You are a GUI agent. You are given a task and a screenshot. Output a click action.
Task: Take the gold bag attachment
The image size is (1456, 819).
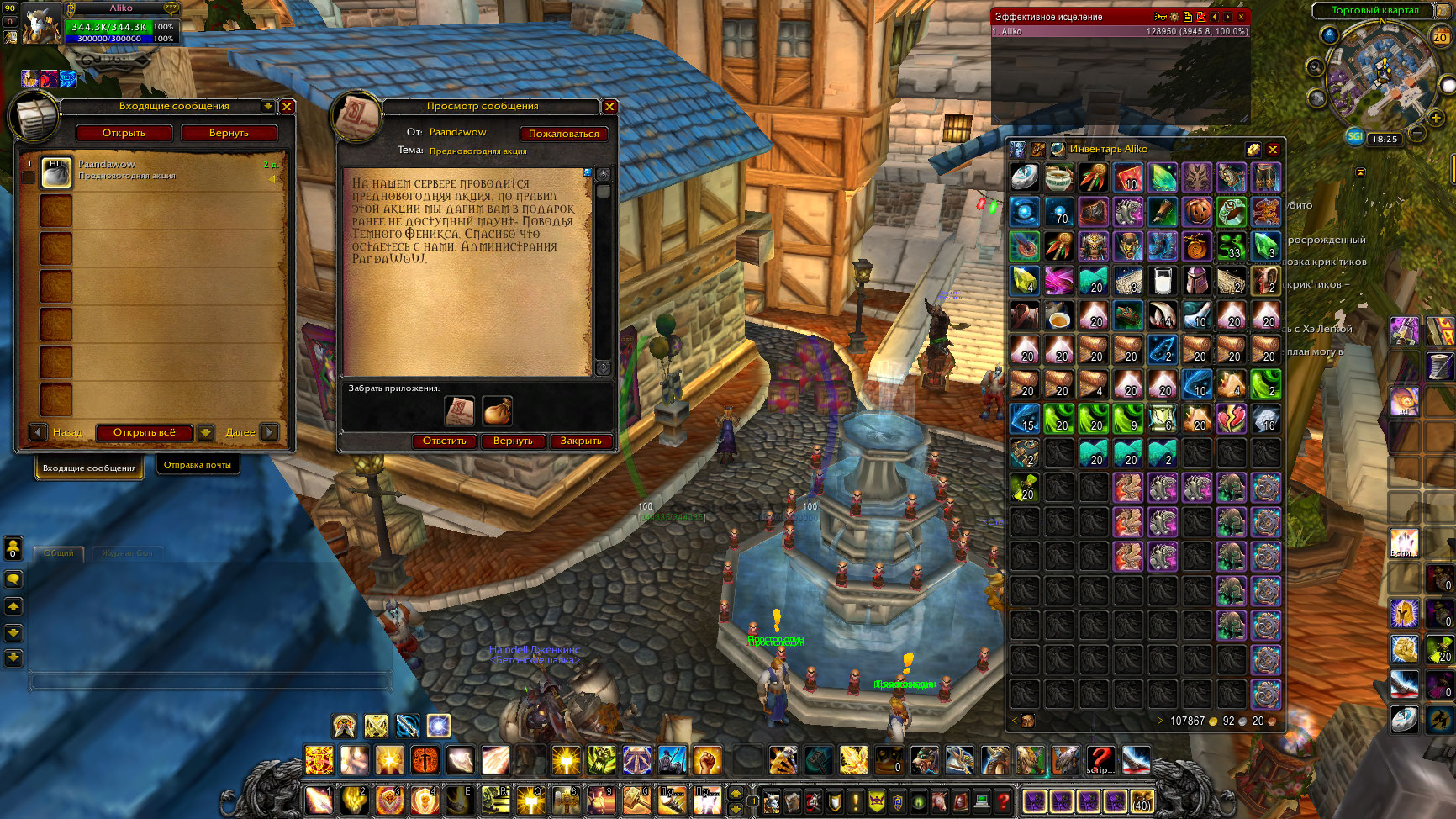click(x=497, y=411)
